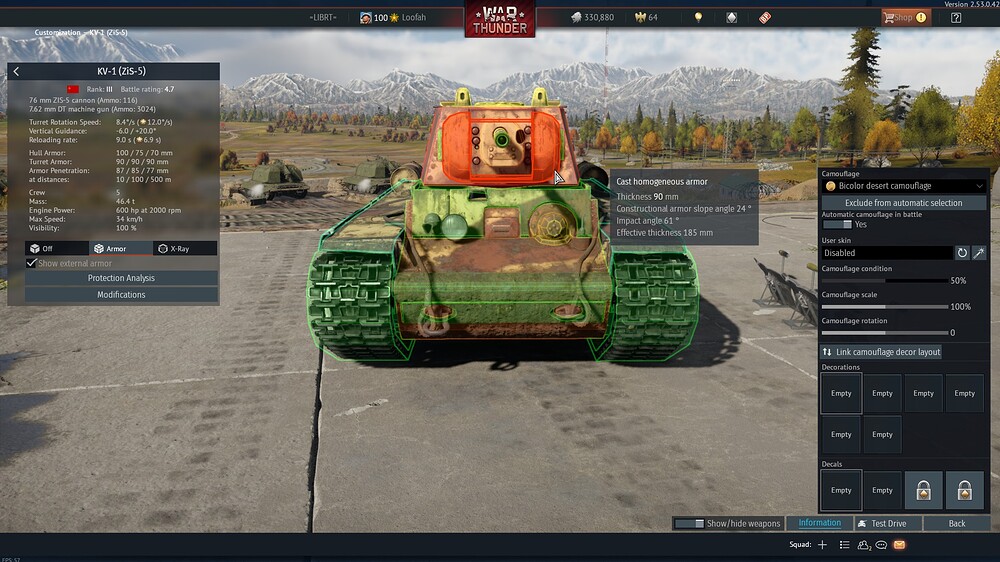Toggle automatic camouflage in battle

coord(836,225)
